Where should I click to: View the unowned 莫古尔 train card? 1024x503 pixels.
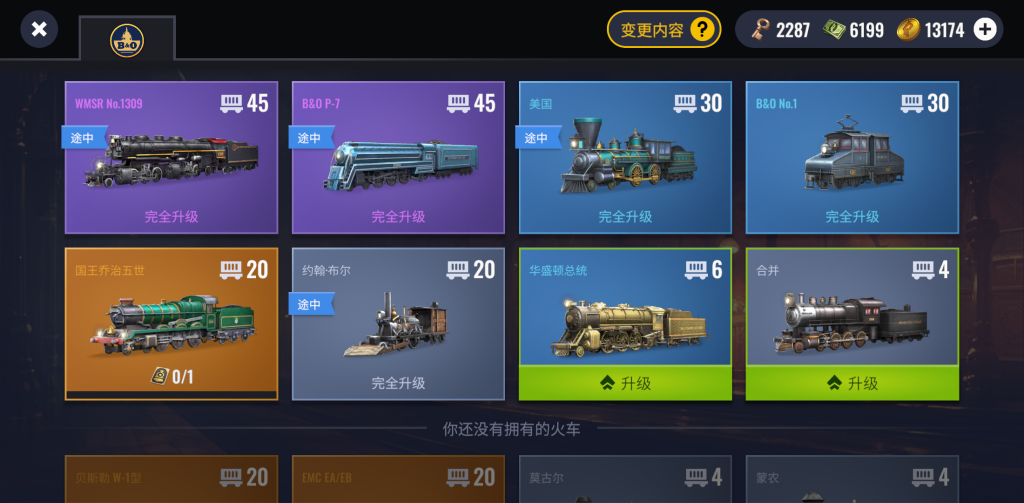coord(625,480)
